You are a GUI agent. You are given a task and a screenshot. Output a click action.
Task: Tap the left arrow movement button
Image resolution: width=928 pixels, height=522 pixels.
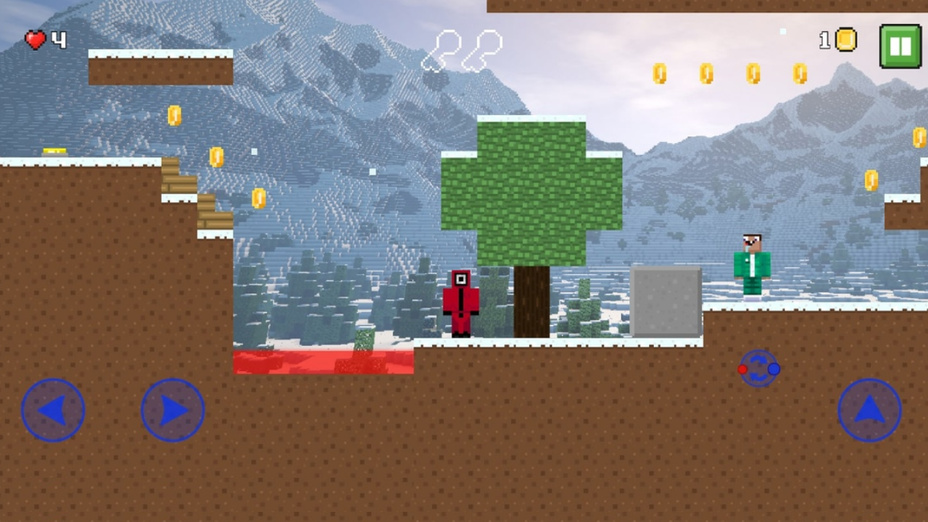53,410
